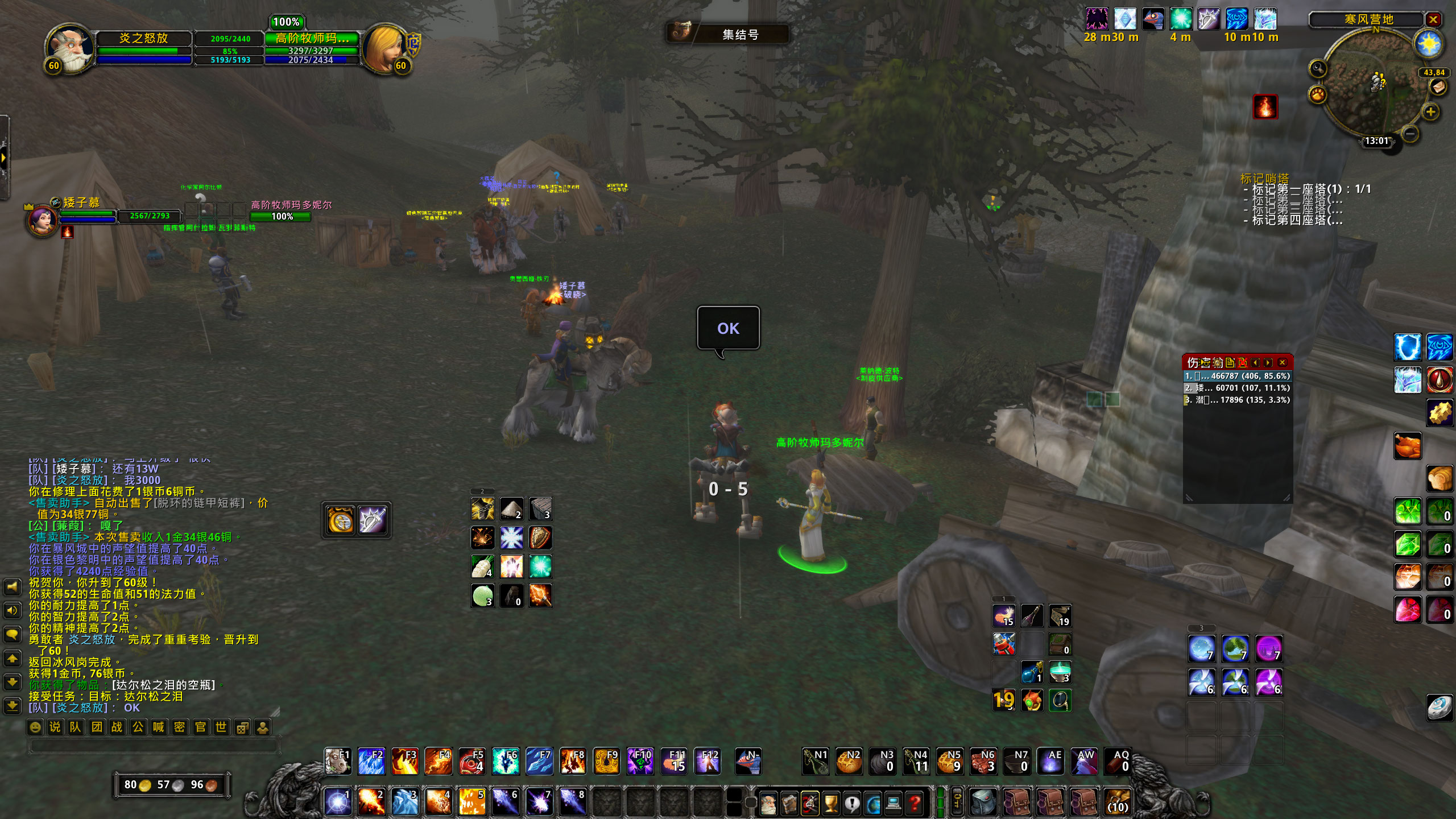1456x819 pixels.
Task: Open the character info micro button
Action: 768,803
